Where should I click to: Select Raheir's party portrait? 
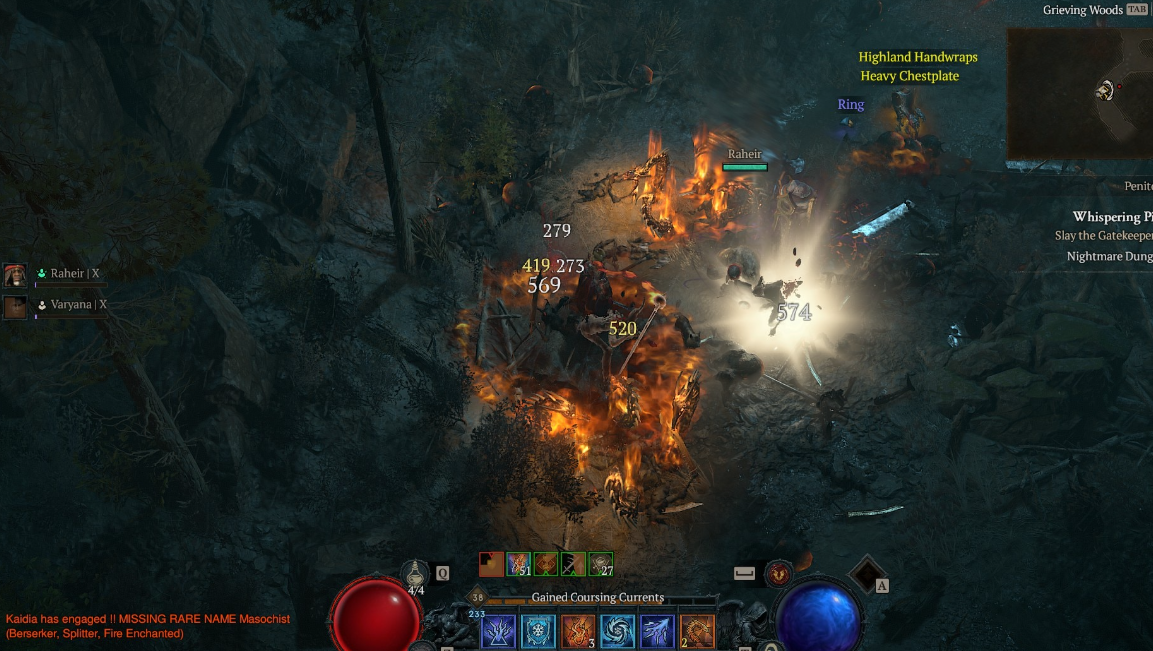point(15,275)
